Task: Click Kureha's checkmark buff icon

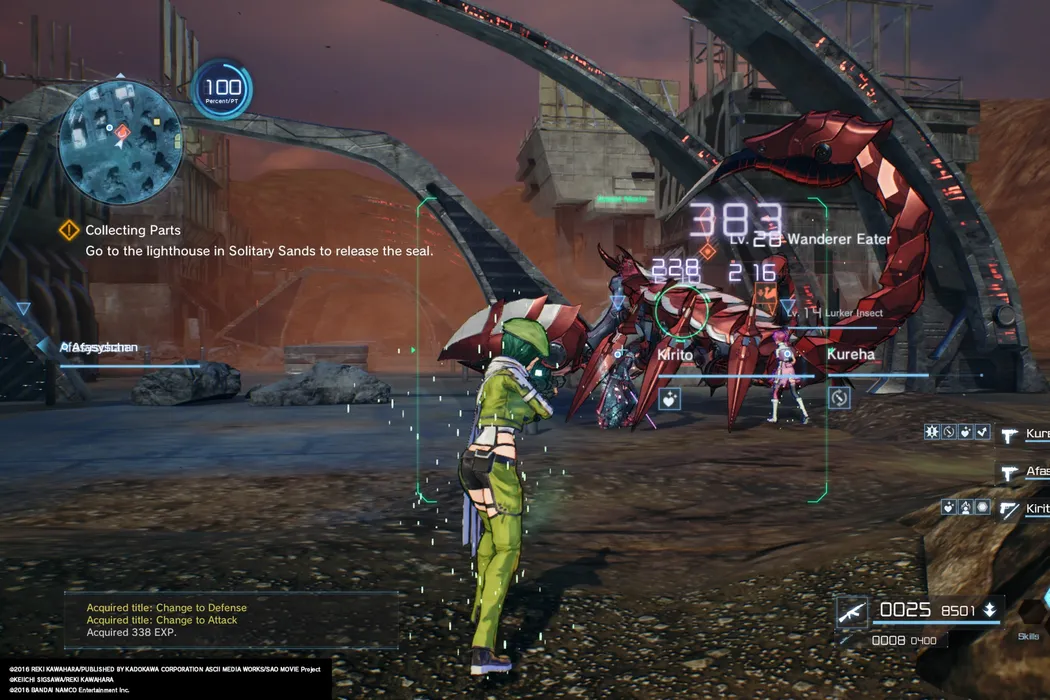Action: coord(983,433)
